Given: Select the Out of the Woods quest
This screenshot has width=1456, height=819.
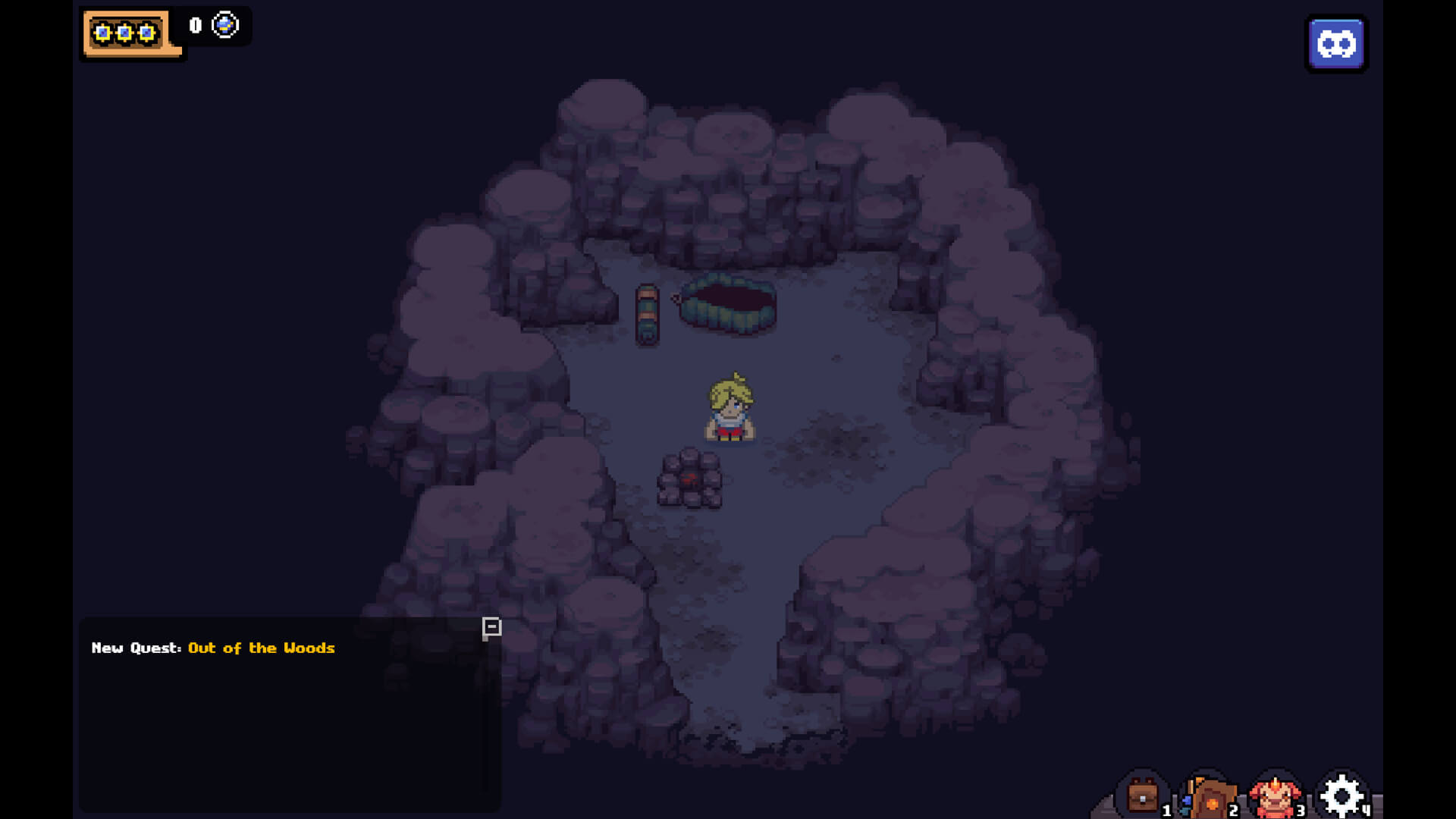Looking at the screenshot, I should (261, 648).
